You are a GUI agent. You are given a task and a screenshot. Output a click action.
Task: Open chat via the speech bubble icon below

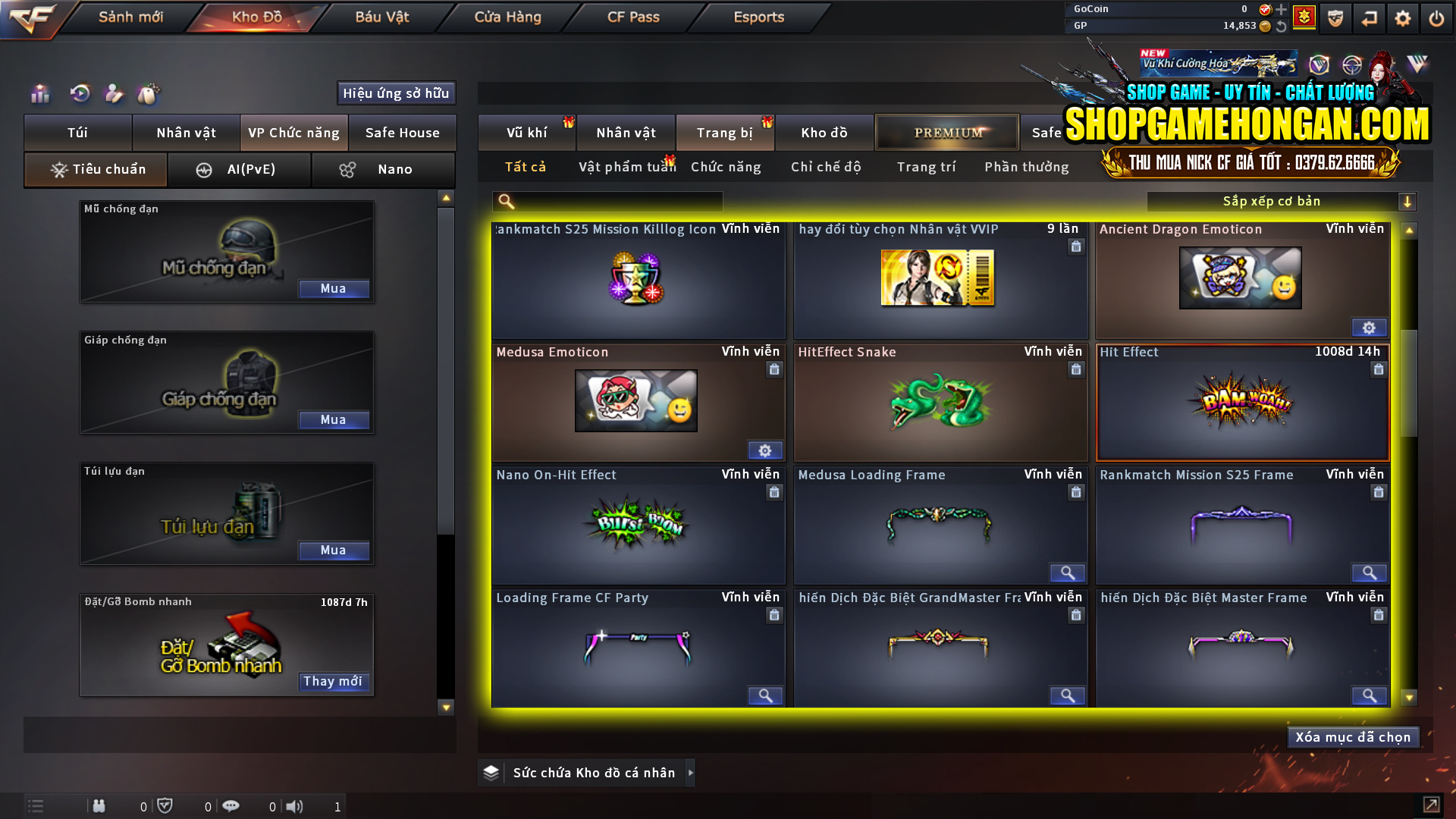231,806
